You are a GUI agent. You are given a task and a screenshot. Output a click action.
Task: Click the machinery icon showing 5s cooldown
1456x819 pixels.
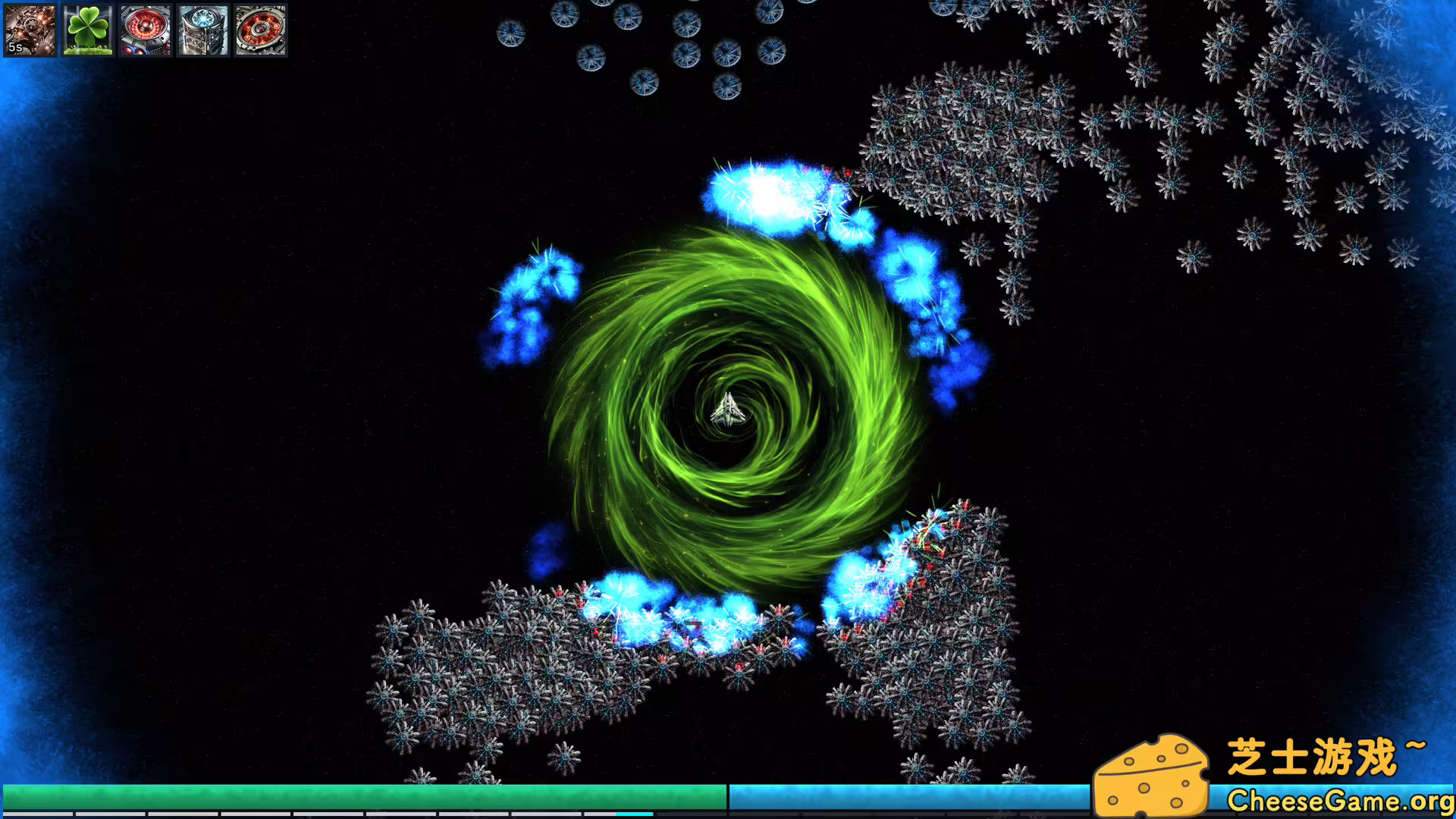(29, 30)
